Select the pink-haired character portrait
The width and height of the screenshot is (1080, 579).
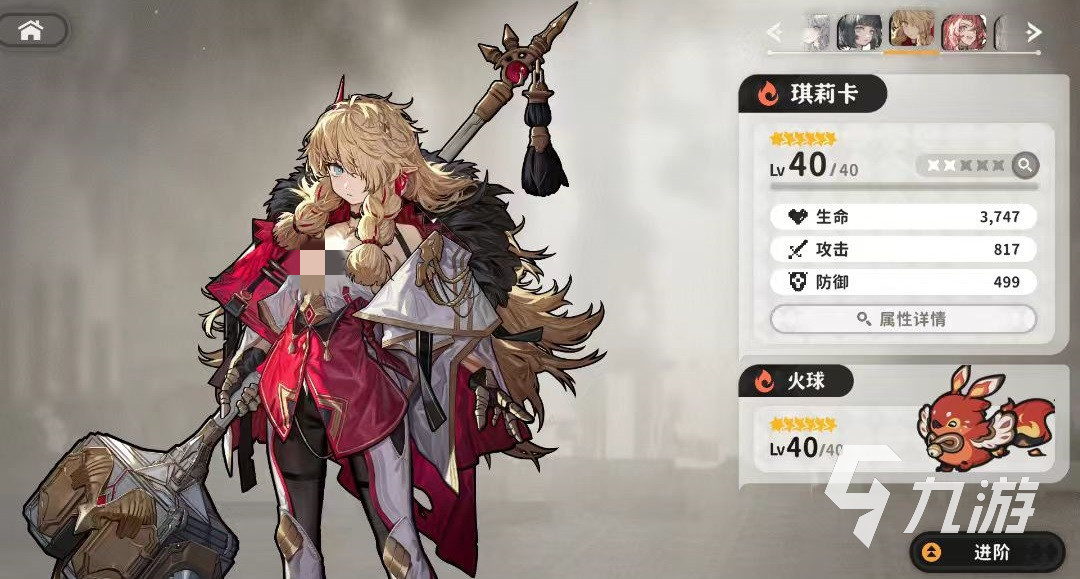963,32
